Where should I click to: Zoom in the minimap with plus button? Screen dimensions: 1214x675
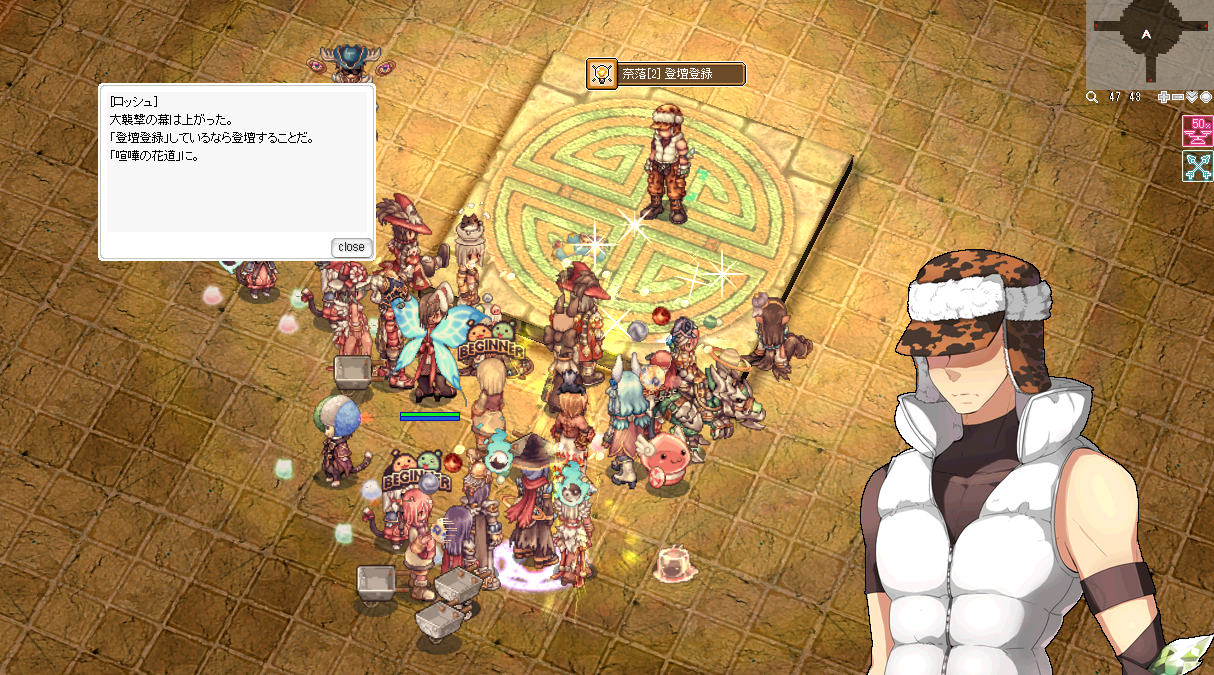1164,97
